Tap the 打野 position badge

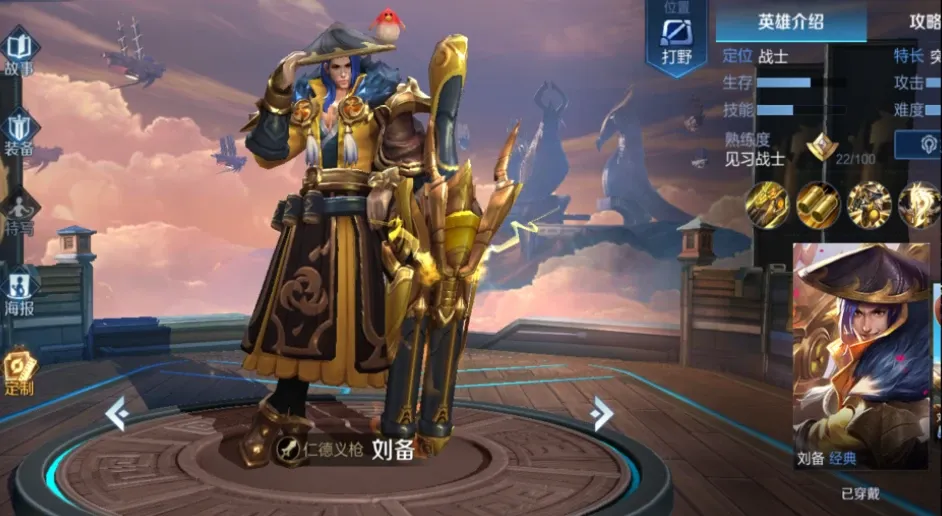pos(677,40)
